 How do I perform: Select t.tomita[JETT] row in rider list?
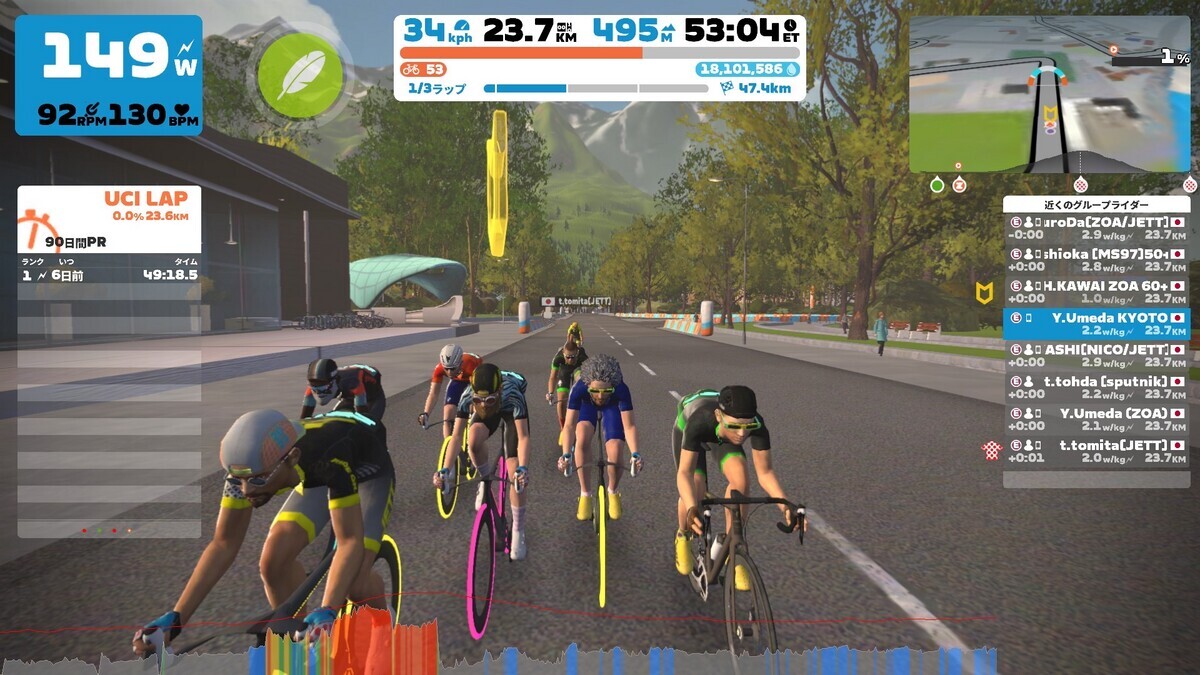pos(1097,451)
